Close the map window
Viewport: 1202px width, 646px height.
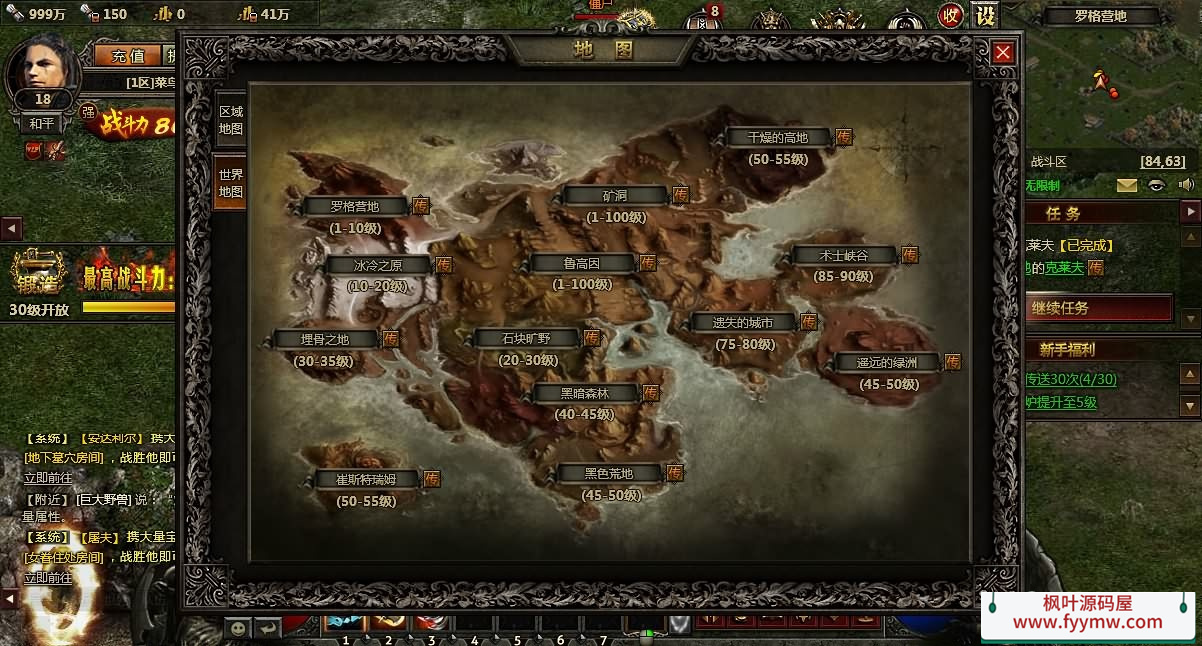[x=1003, y=53]
